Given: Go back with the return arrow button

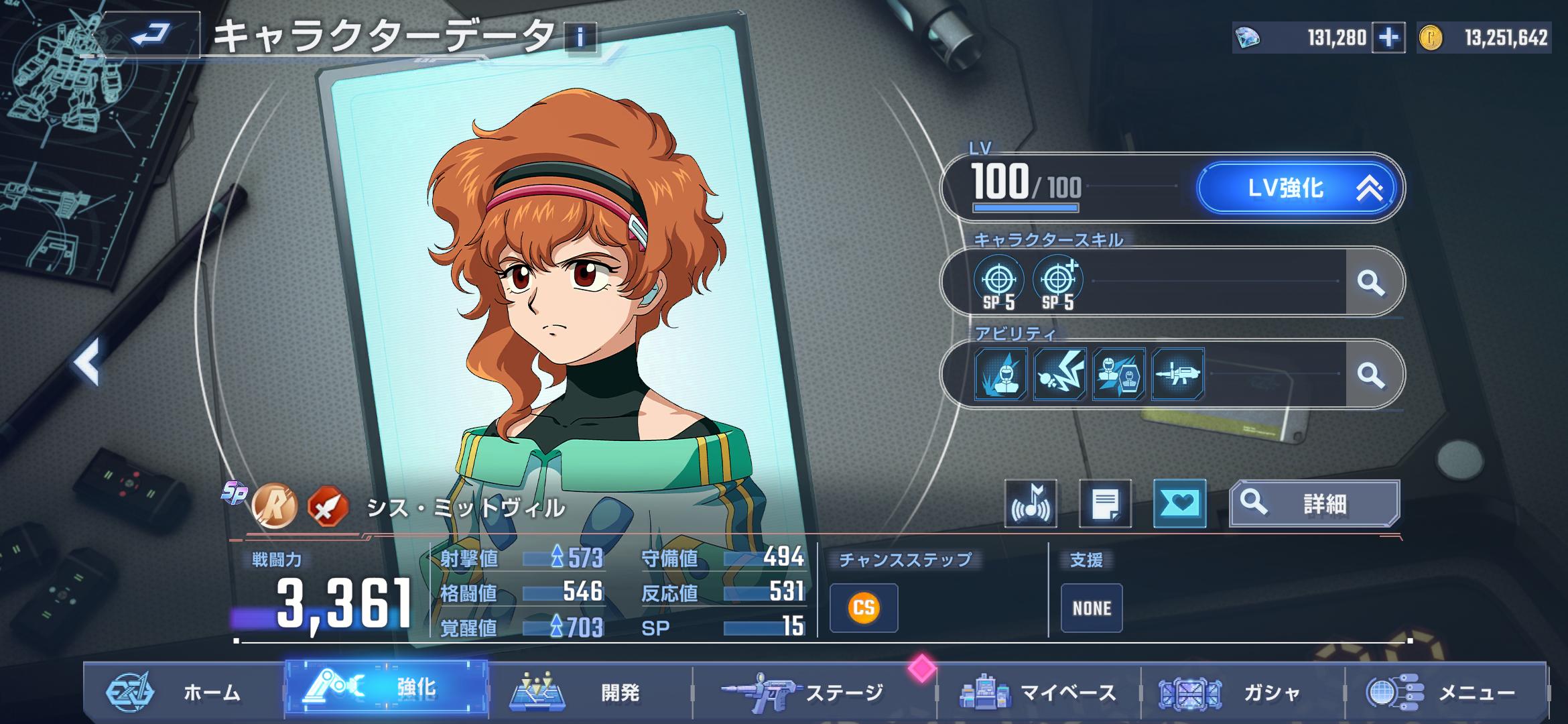Looking at the screenshot, I should coord(152,34).
